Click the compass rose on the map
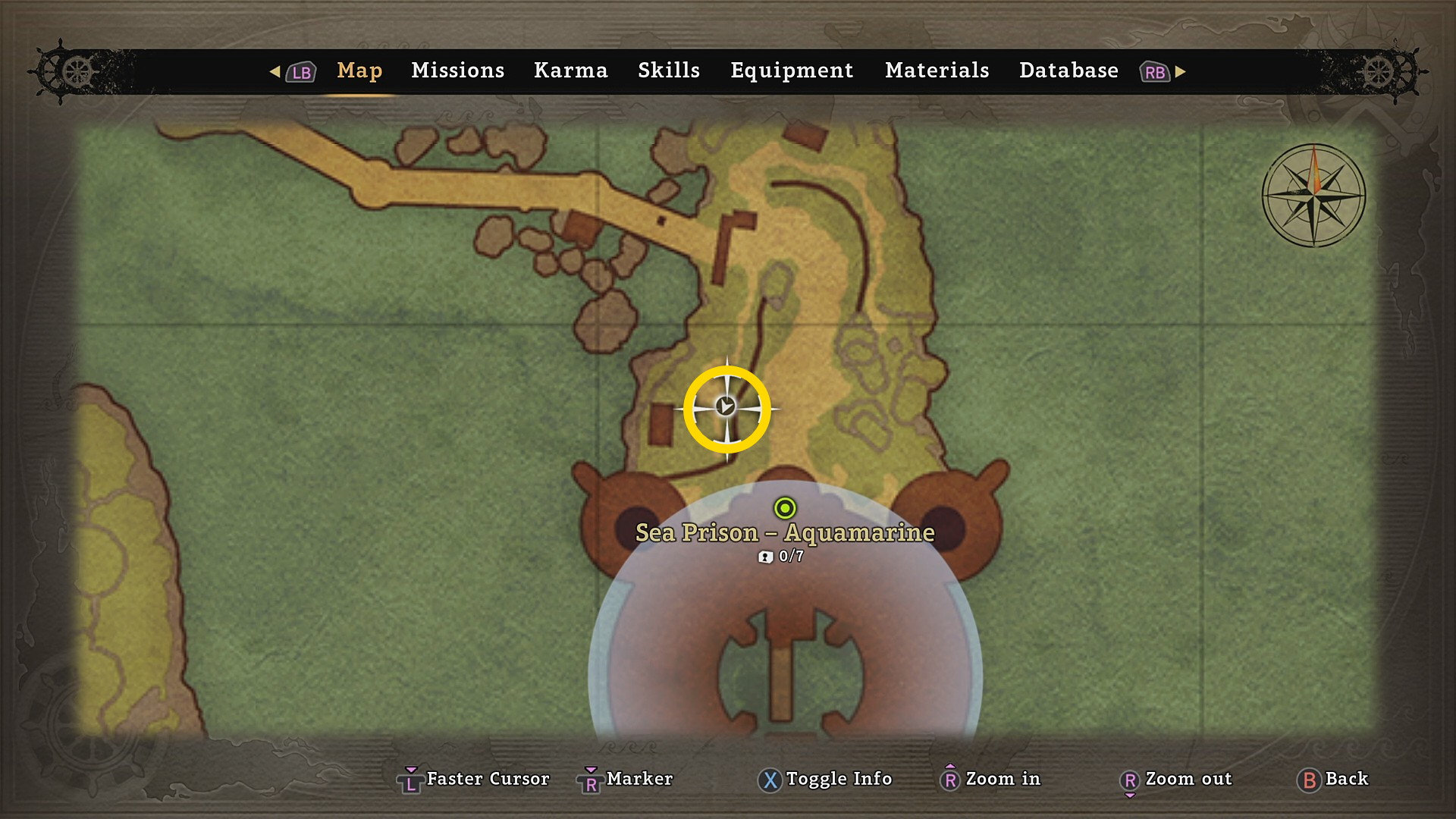Image resolution: width=1456 pixels, height=819 pixels. pyautogui.click(x=1313, y=196)
